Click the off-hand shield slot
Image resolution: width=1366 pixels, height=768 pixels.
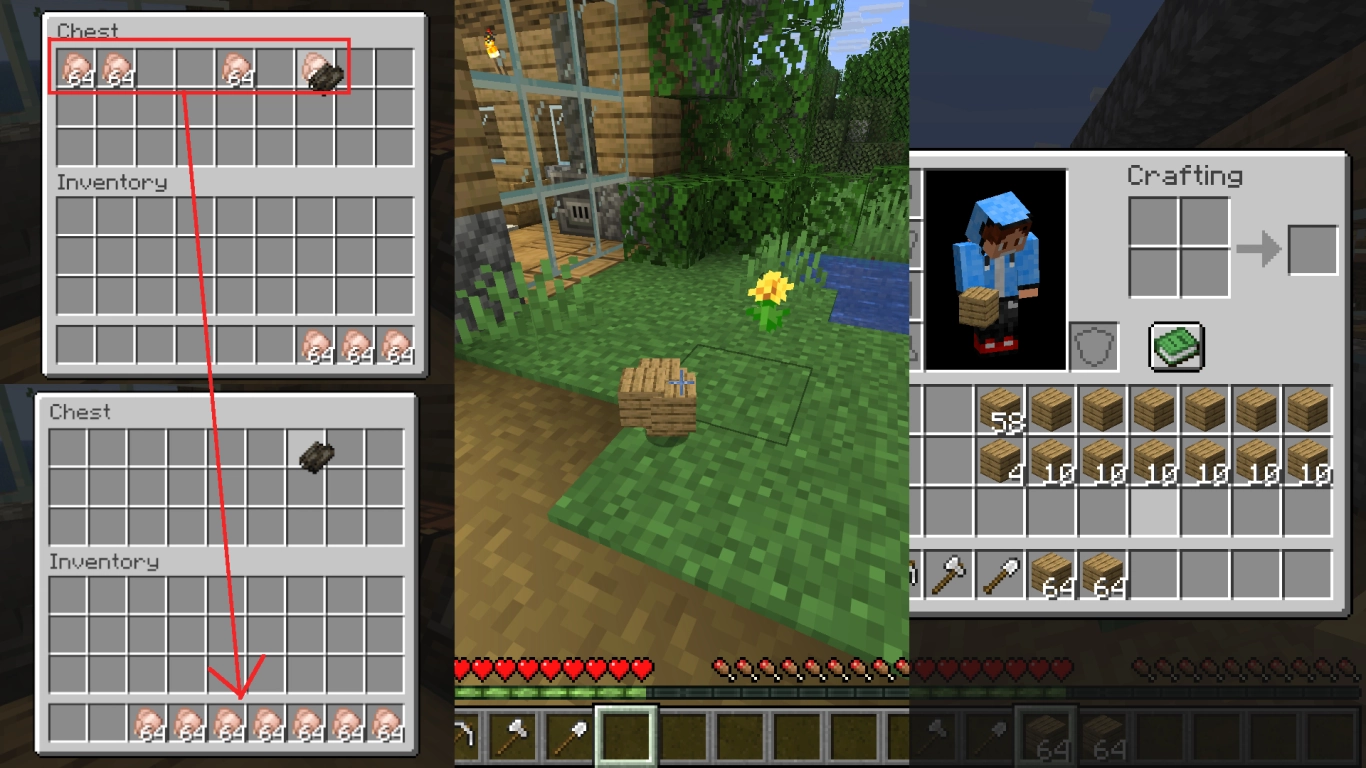[x=1093, y=345]
